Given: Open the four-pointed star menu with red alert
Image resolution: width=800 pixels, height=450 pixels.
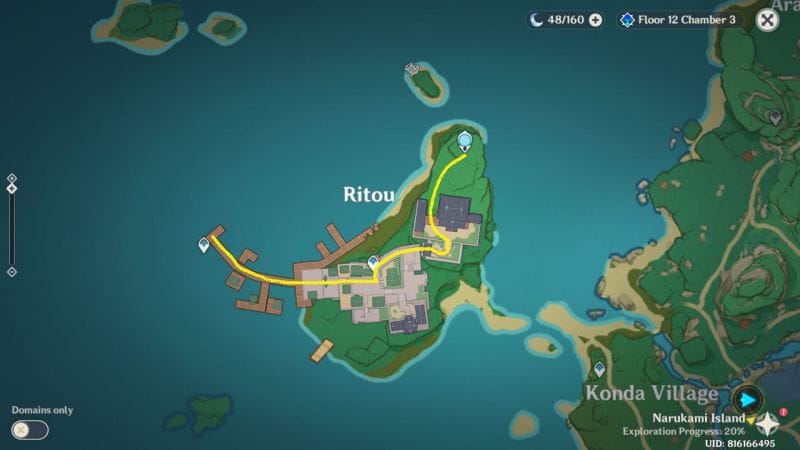Looking at the screenshot, I should [772, 423].
